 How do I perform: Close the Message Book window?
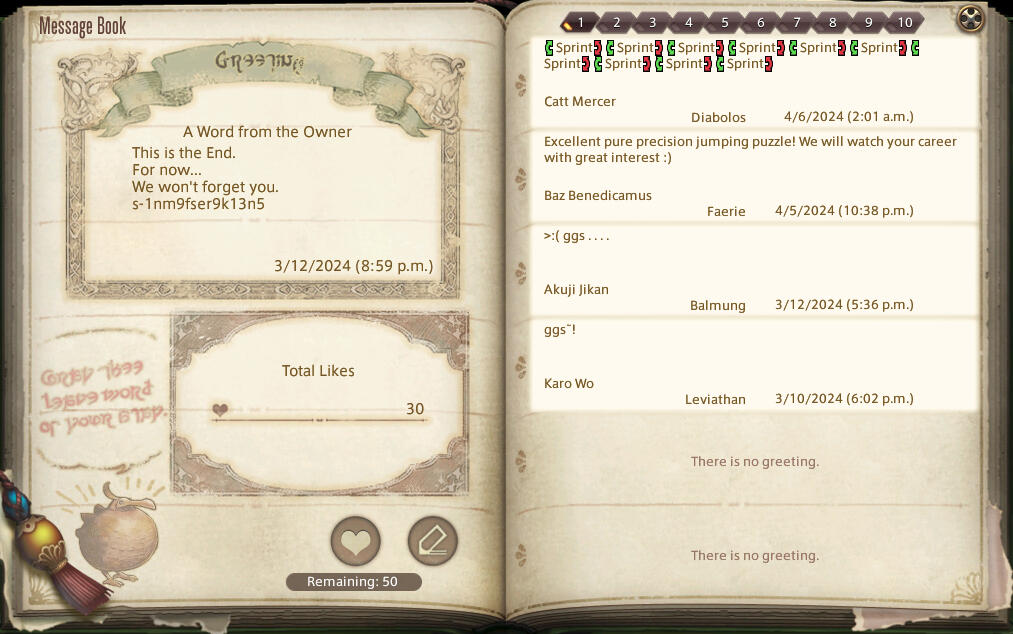click(970, 18)
